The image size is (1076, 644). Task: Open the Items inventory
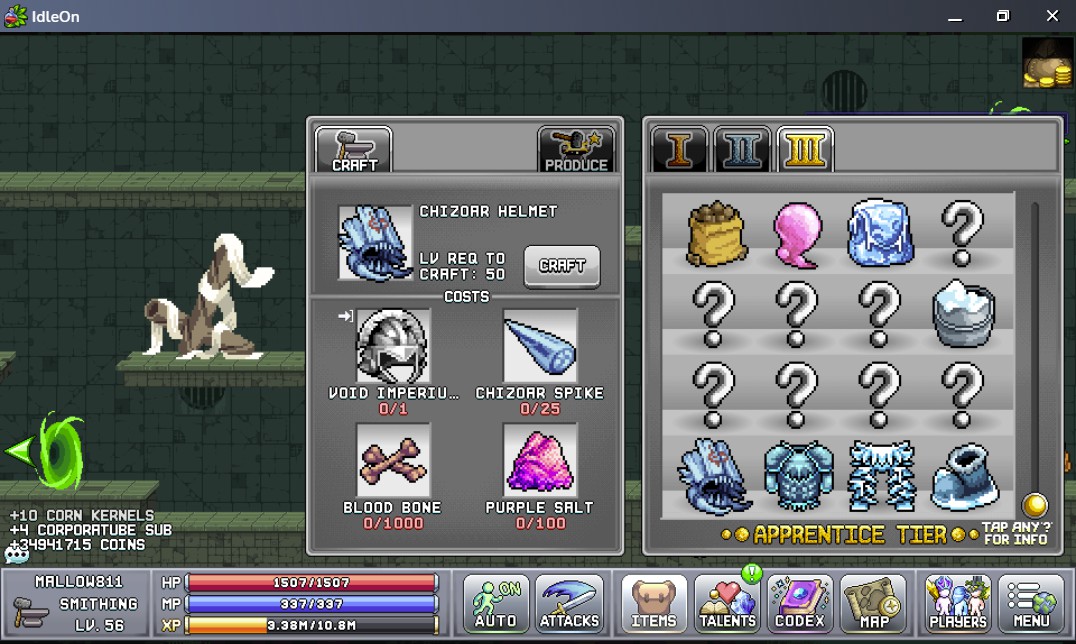coord(655,604)
